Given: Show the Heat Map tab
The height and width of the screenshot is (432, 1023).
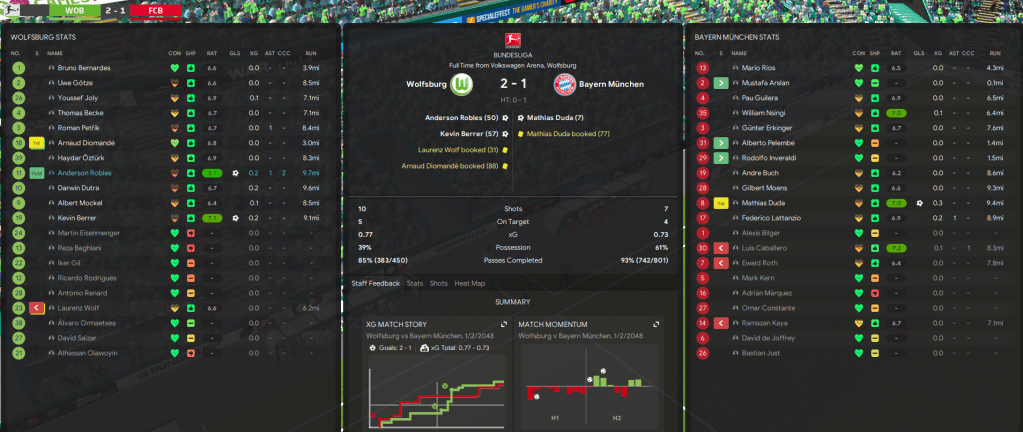Looking at the screenshot, I should click(468, 283).
